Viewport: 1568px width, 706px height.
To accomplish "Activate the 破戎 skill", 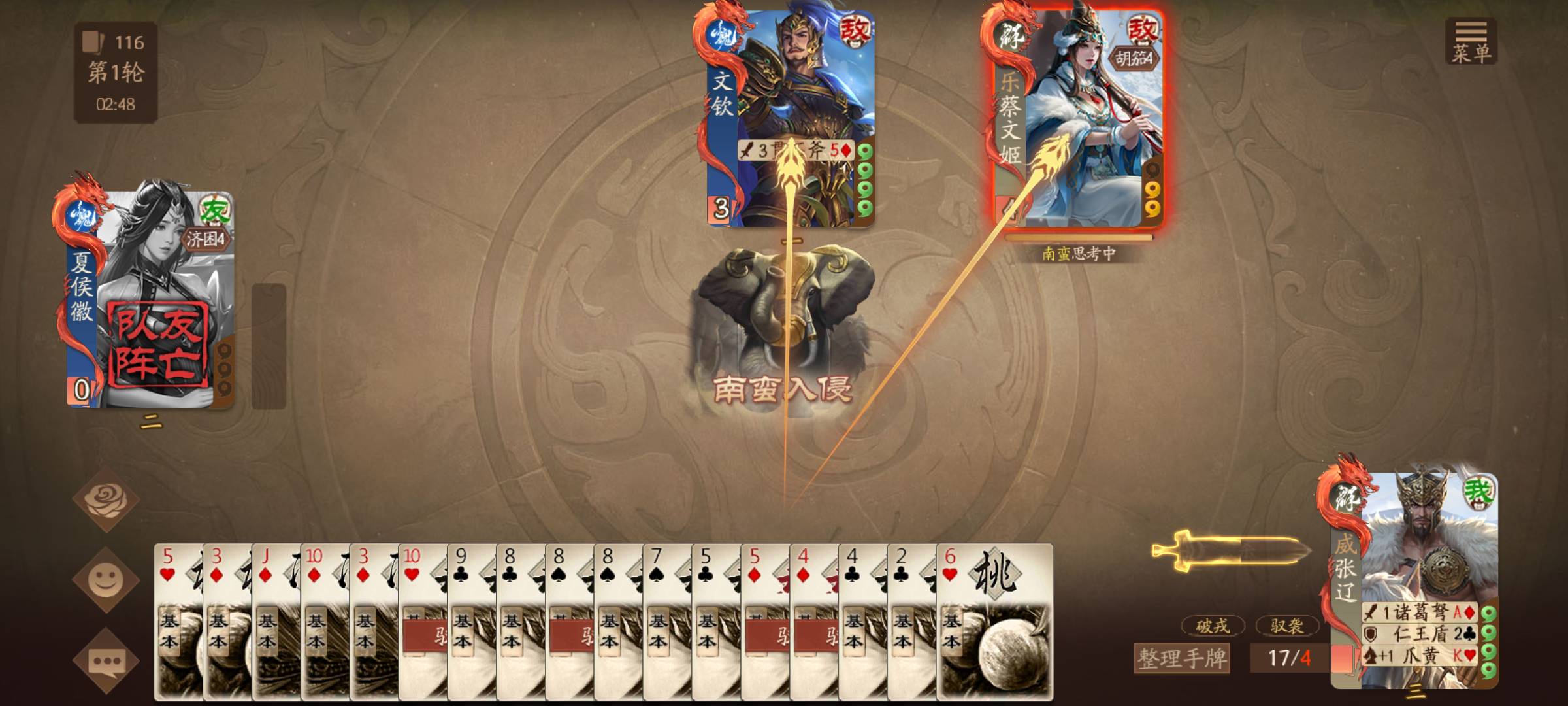I will pyautogui.click(x=1212, y=626).
